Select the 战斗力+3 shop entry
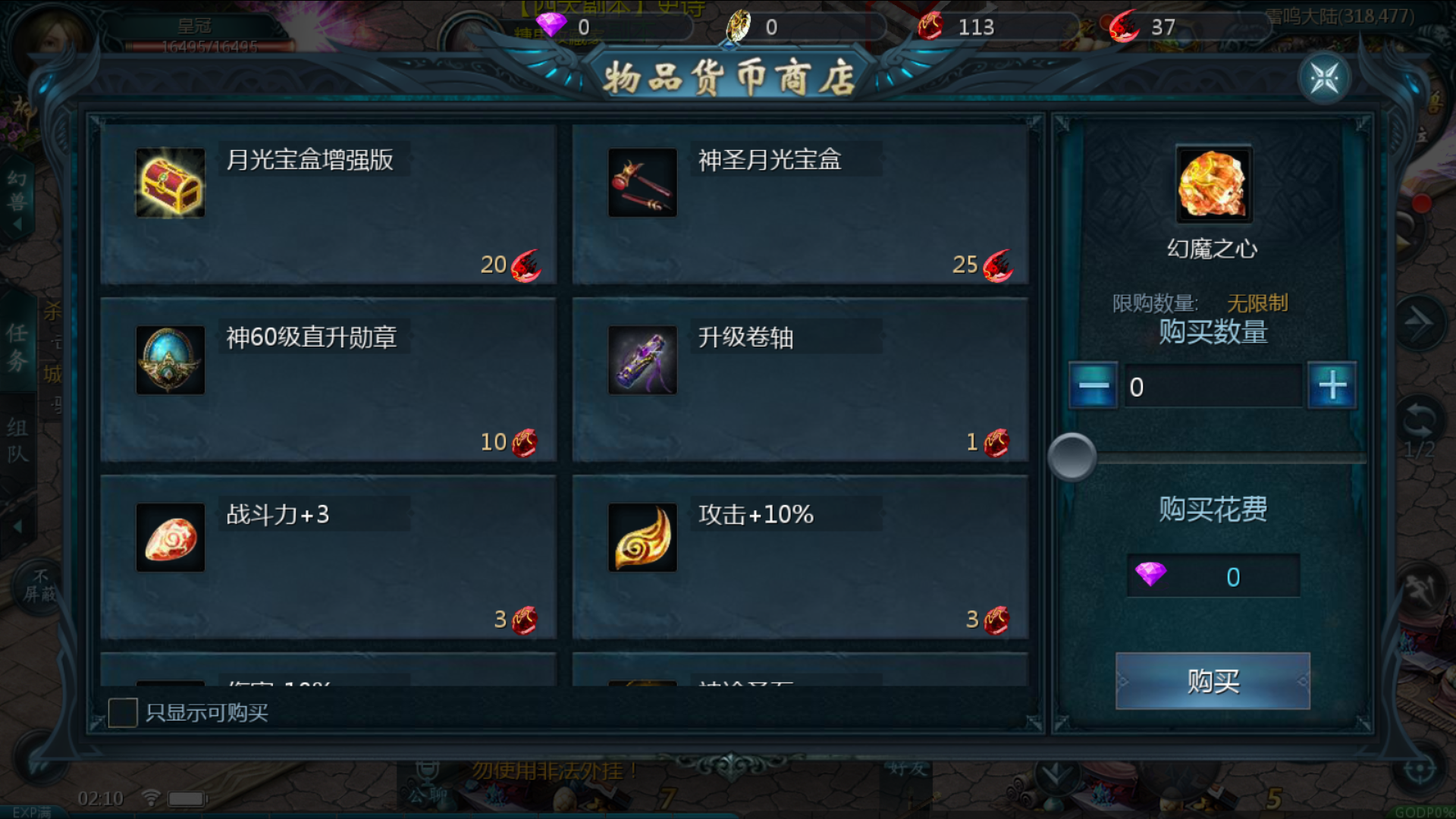The width and height of the screenshot is (1456, 819). 328,558
